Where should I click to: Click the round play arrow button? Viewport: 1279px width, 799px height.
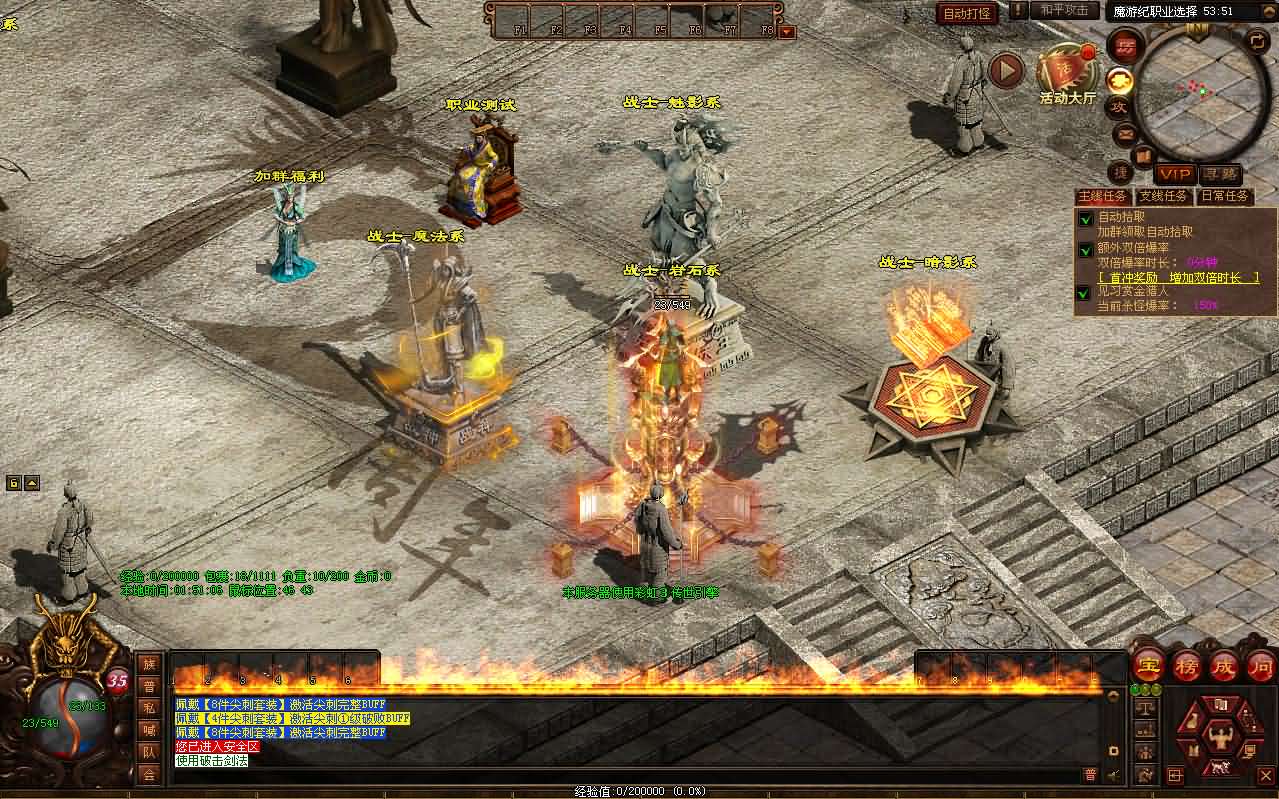pyautogui.click(x=1006, y=70)
